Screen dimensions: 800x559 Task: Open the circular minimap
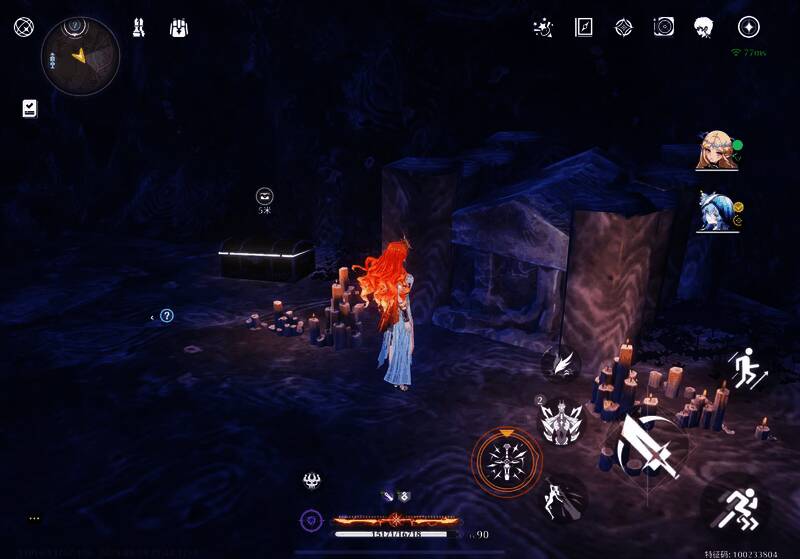click(80, 55)
